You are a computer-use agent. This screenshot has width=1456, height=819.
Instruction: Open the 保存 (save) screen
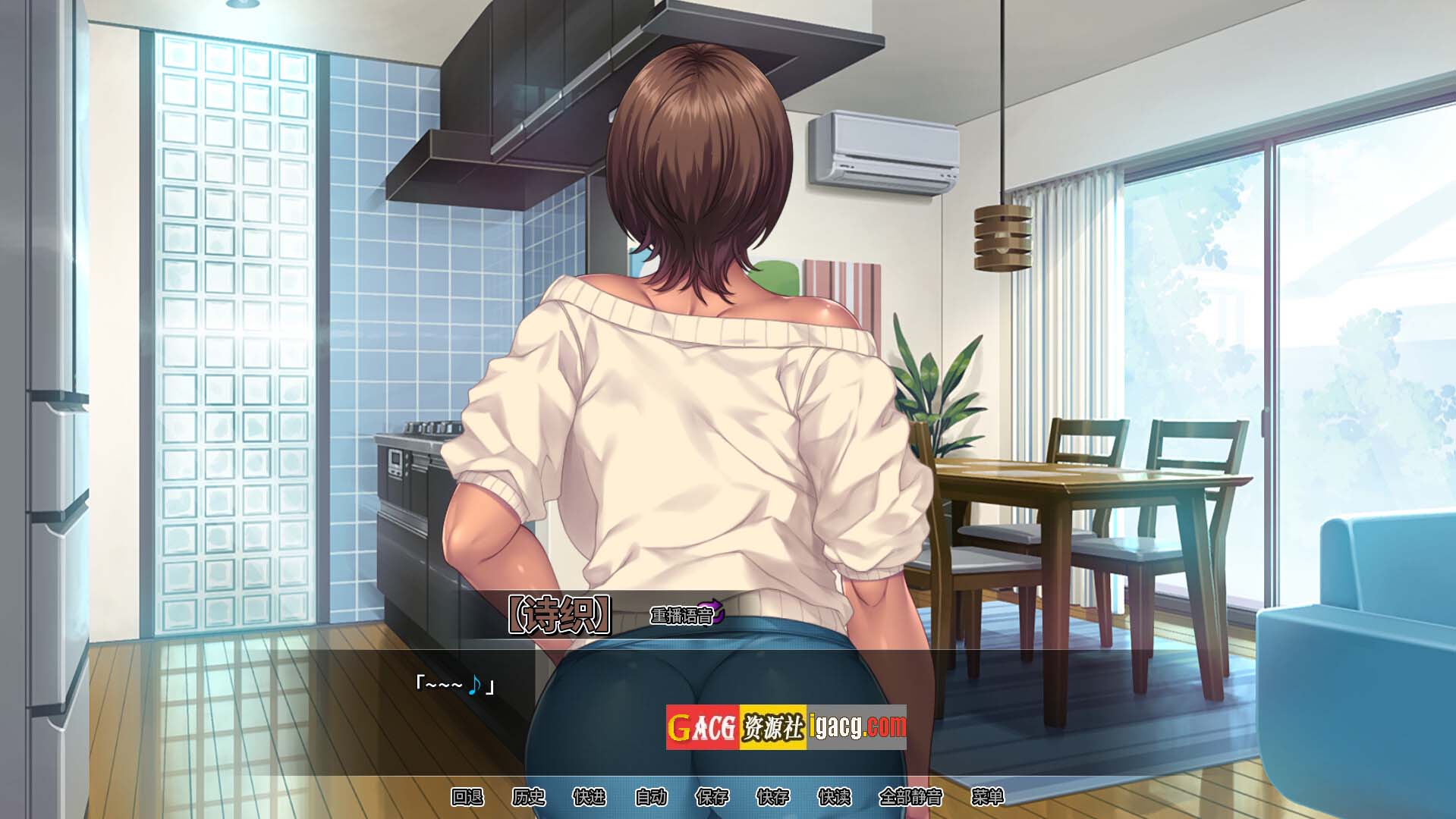click(712, 797)
